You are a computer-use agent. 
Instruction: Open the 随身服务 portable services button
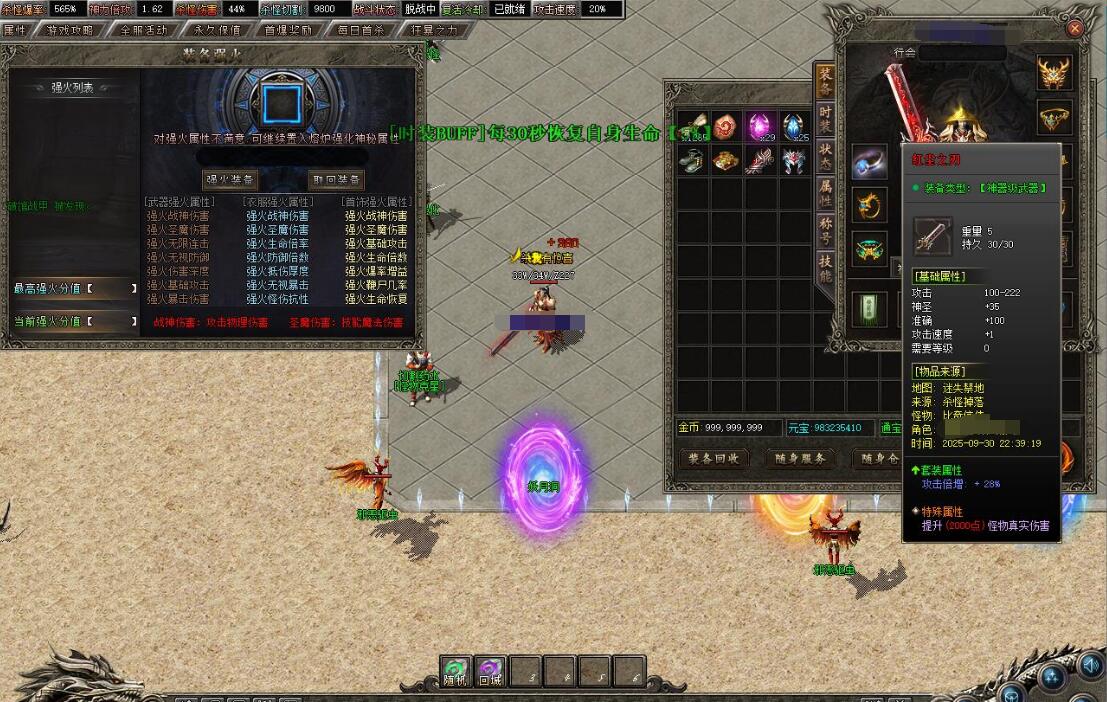click(x=800, y=458)
